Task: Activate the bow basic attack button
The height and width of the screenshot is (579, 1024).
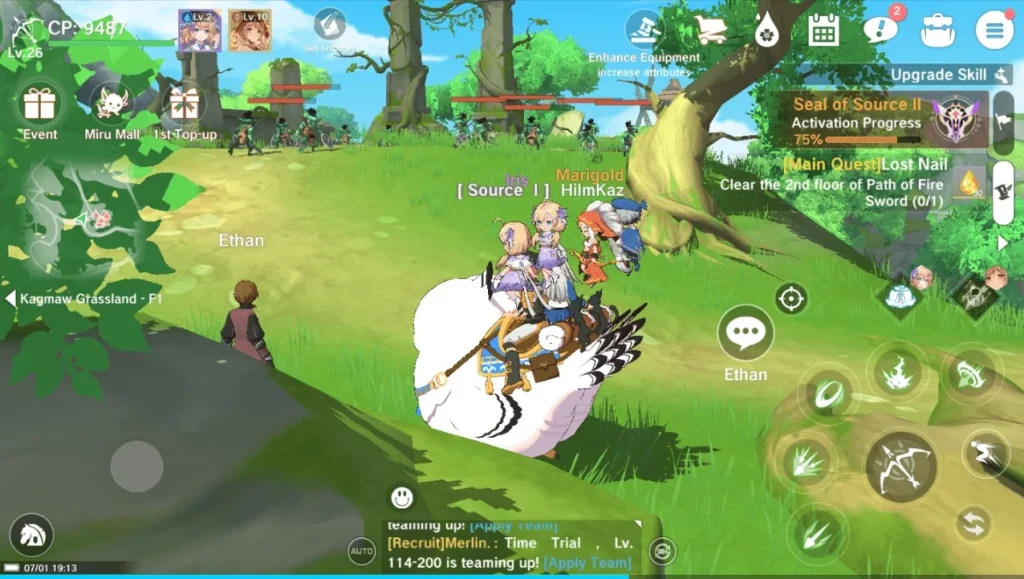Action: (900, 467)
